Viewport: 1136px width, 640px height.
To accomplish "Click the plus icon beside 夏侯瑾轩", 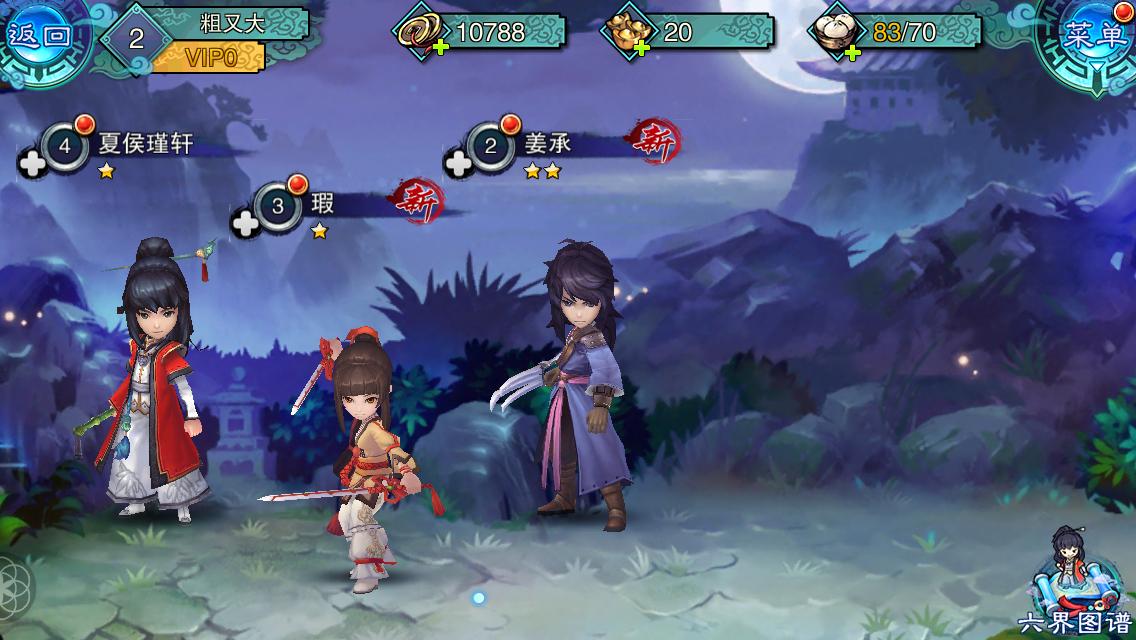I will [33, 164].
